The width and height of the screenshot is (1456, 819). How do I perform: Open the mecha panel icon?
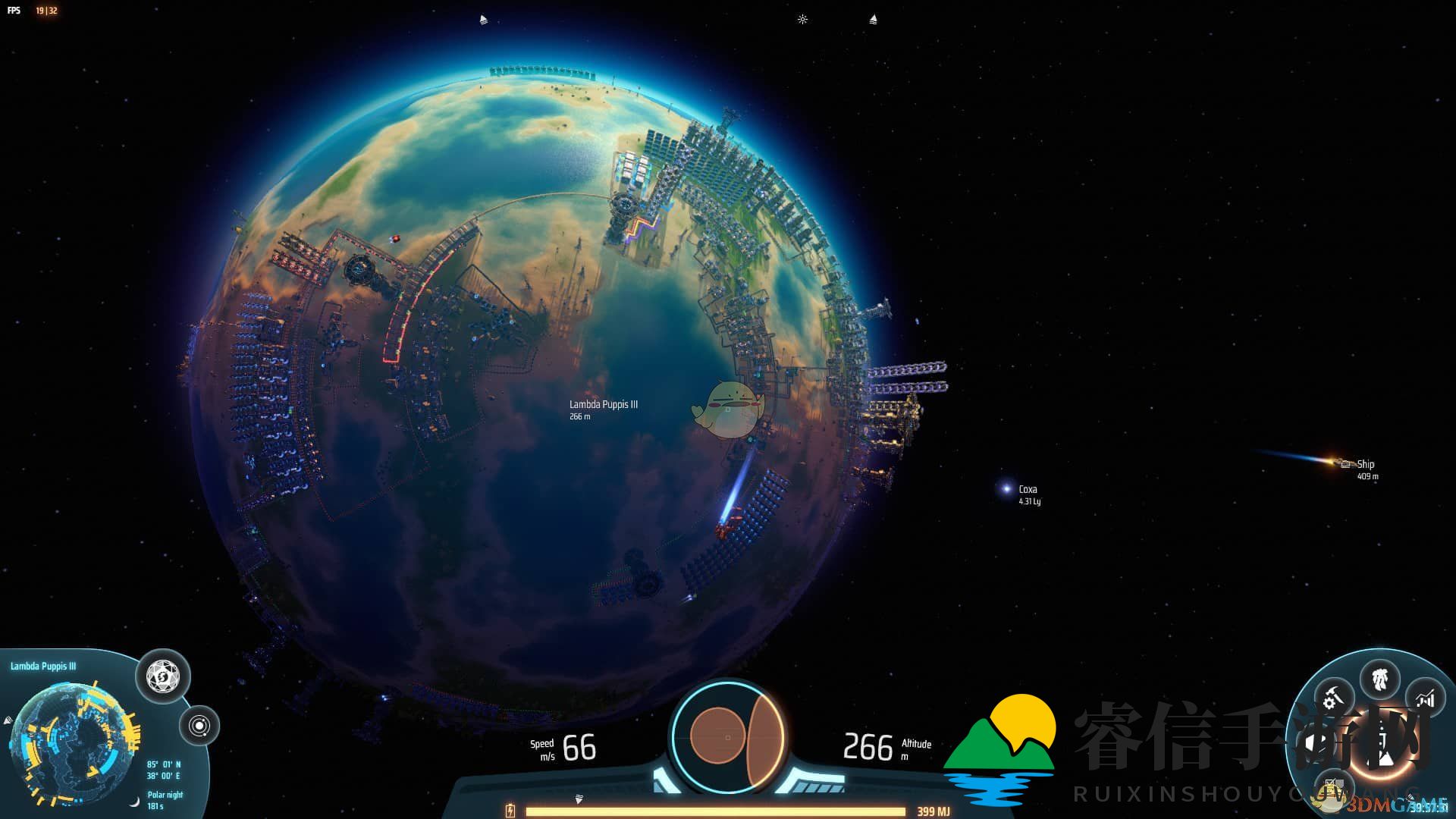coord(1380,677)
